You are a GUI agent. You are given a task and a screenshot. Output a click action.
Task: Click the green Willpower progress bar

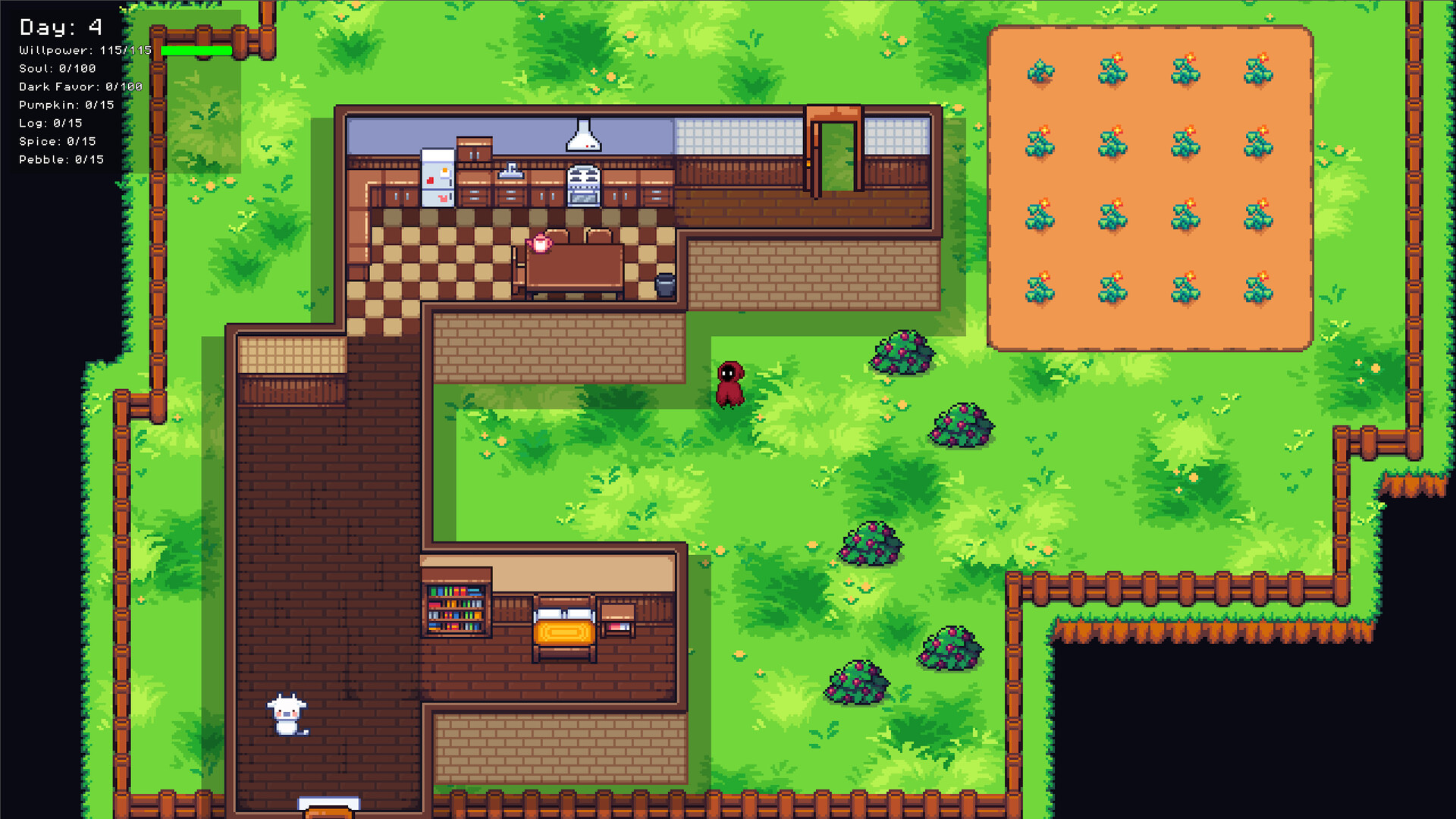coord(196,50)
